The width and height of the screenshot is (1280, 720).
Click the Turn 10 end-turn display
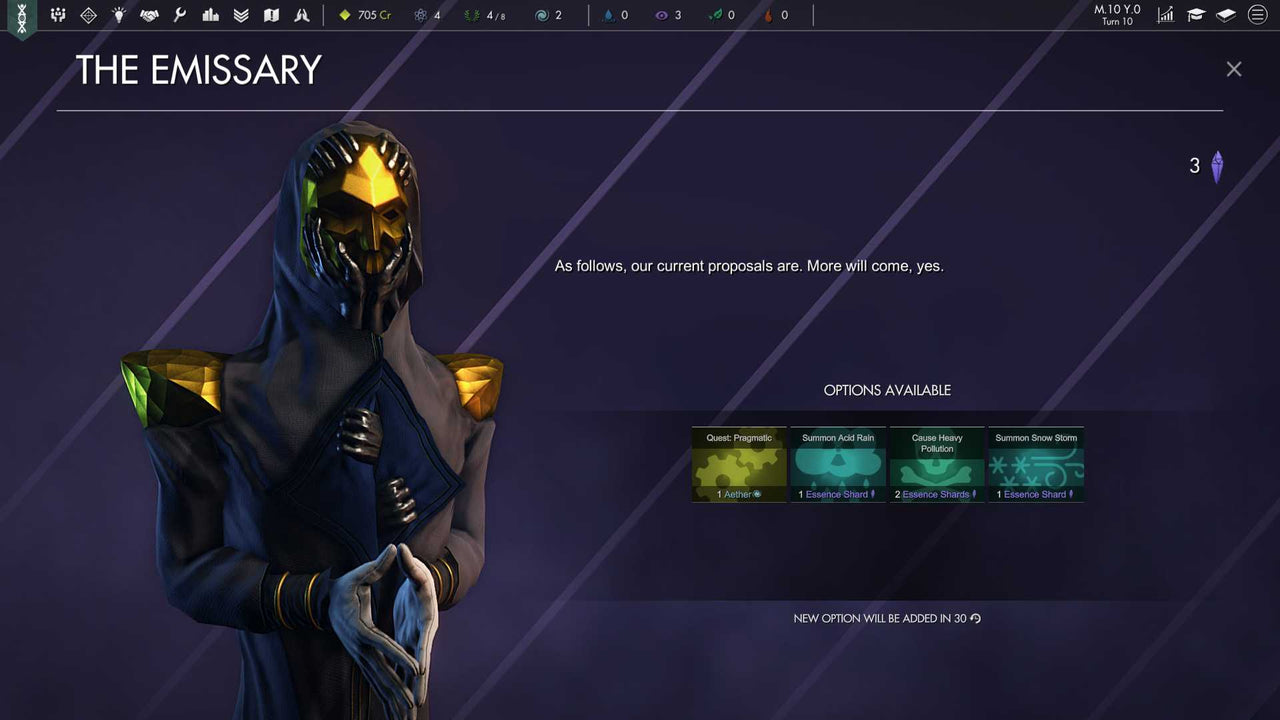pos(1116,15)
